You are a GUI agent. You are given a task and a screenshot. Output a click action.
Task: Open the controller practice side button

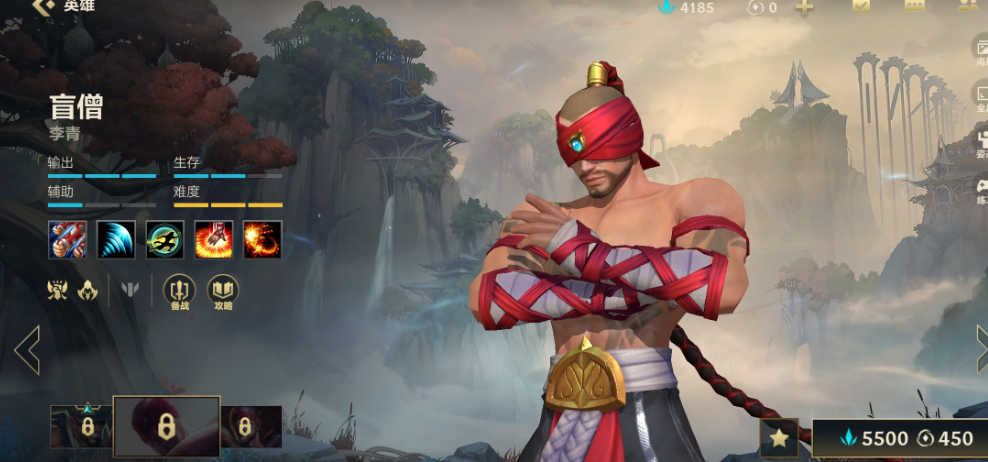(979, 190)
